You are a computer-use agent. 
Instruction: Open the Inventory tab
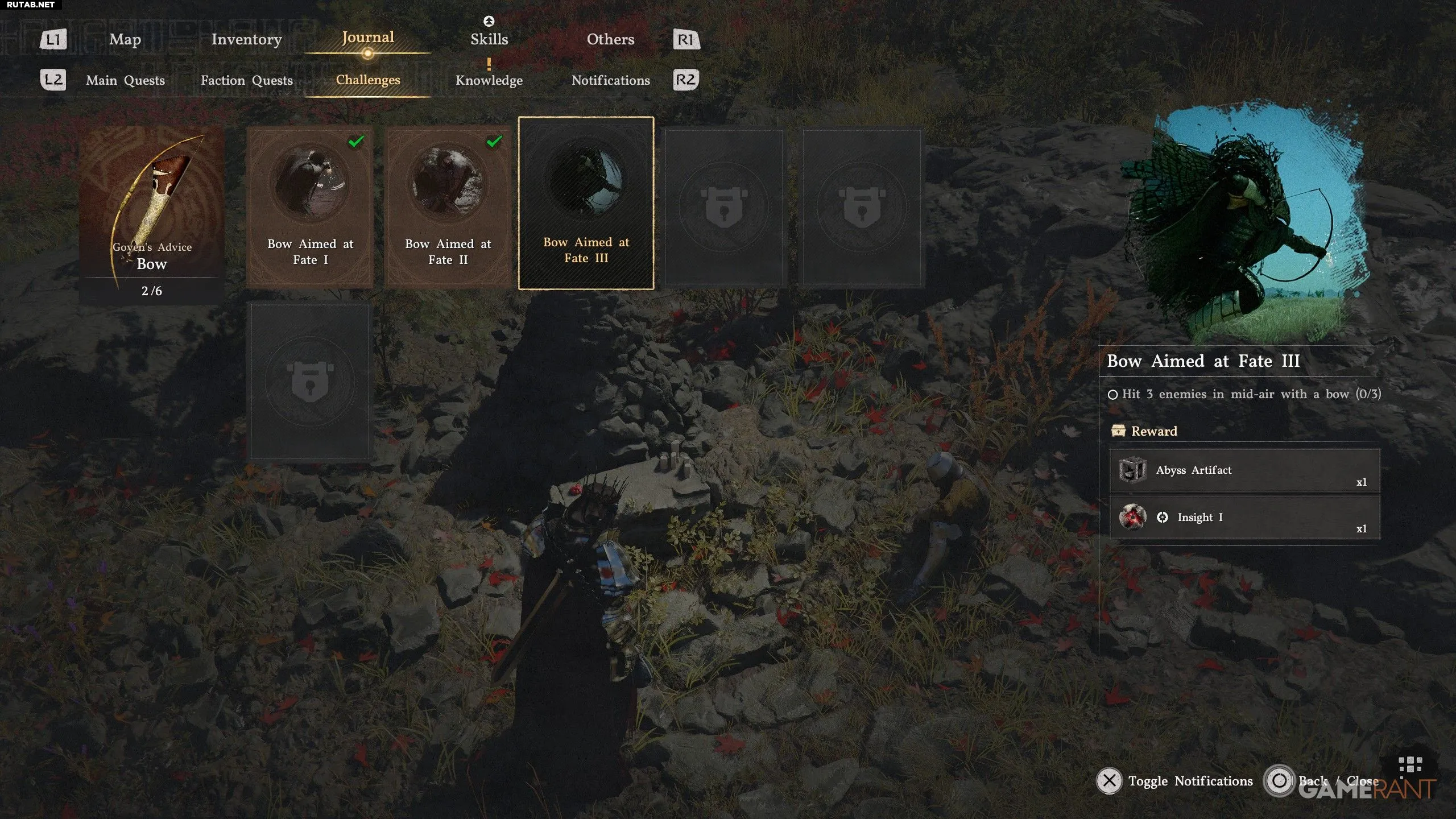(x=246, y=39)
